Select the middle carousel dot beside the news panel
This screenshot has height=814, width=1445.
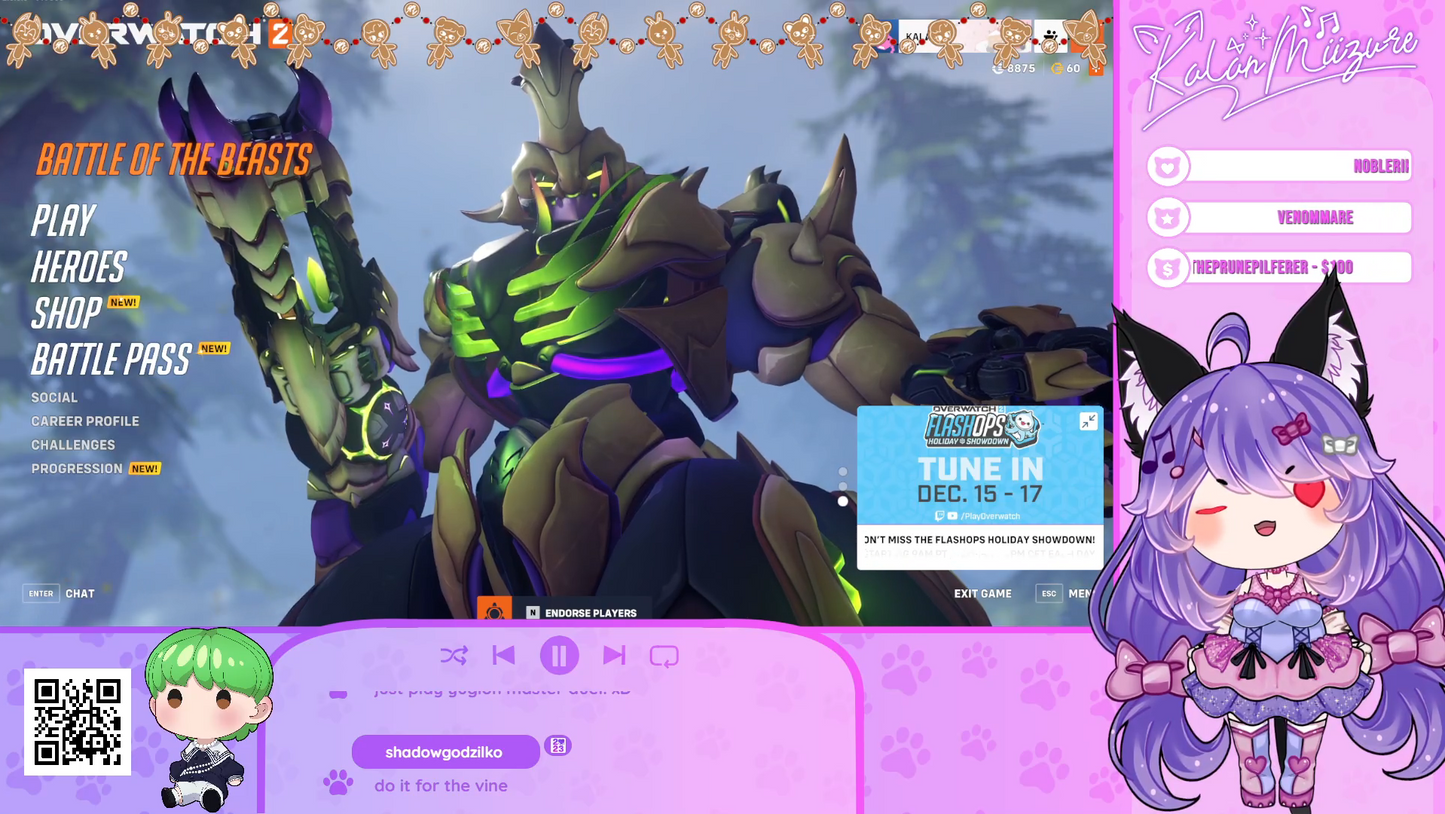tap(843, 486)
